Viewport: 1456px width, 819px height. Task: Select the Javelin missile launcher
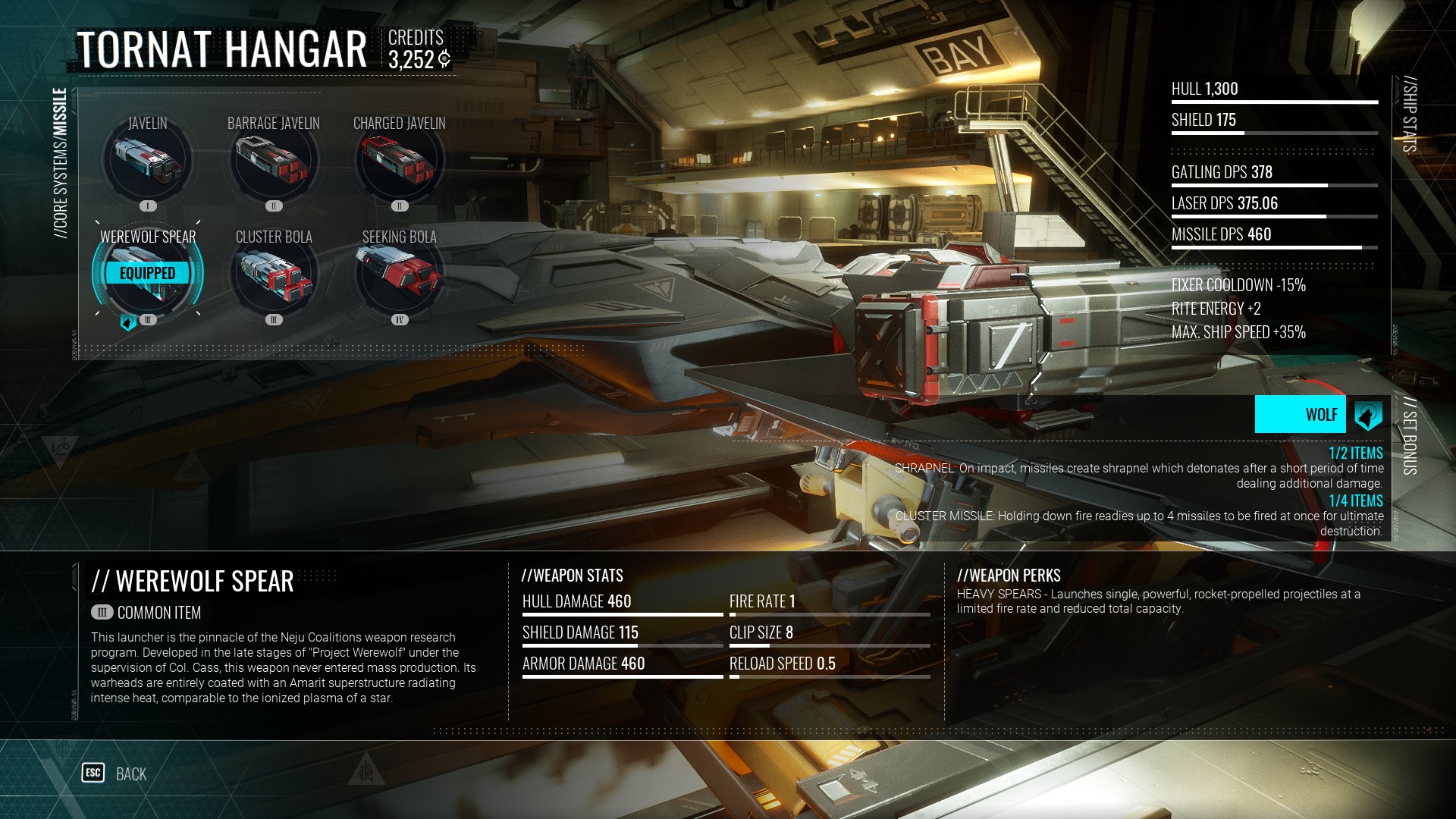click(148, 161)
